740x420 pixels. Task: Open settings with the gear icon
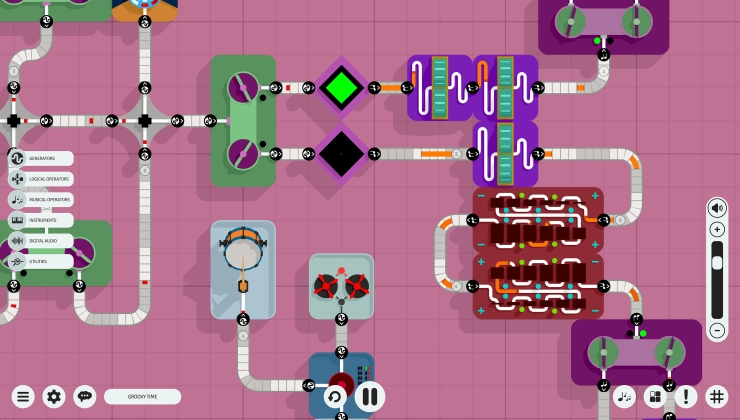[x=54, y=397]
